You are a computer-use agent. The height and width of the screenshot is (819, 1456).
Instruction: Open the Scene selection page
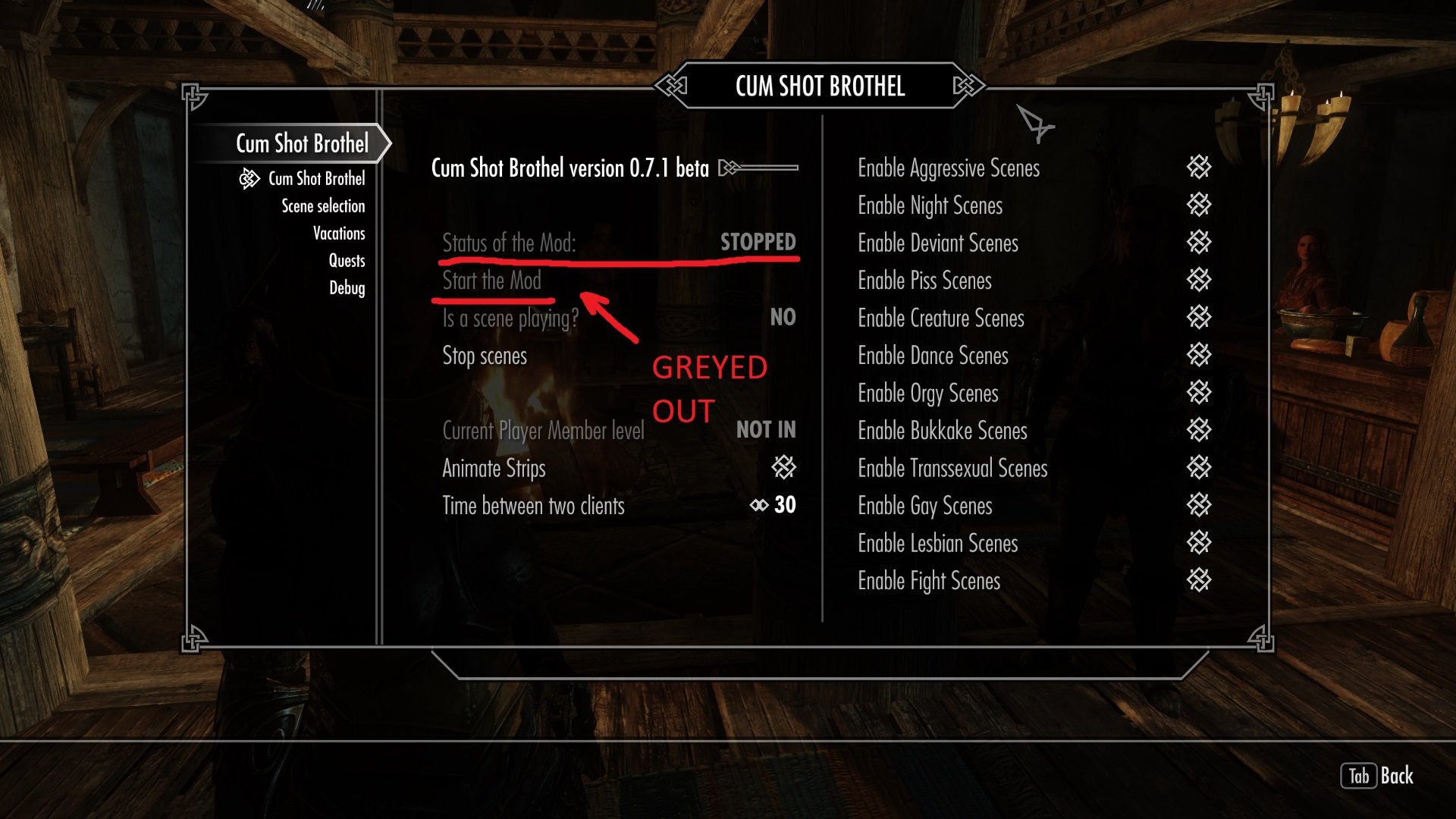[x=323, y=206]
